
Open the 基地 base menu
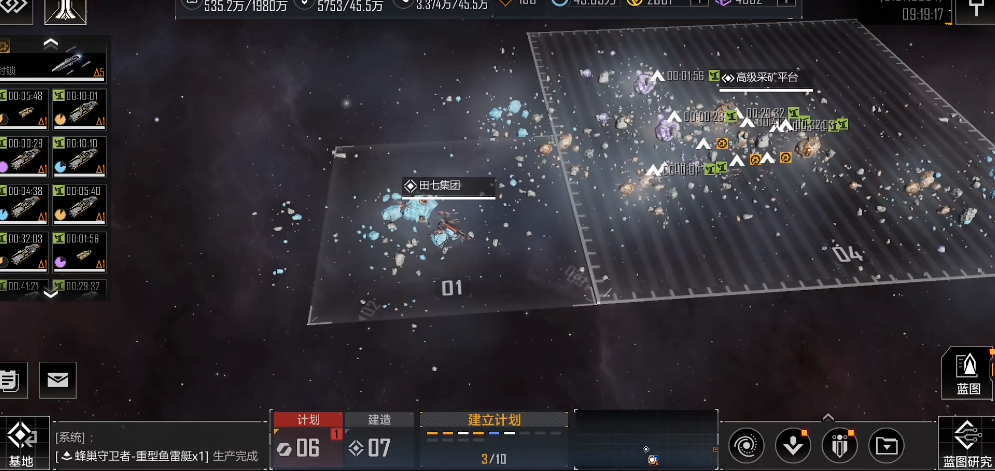click(x=20, y=442)
